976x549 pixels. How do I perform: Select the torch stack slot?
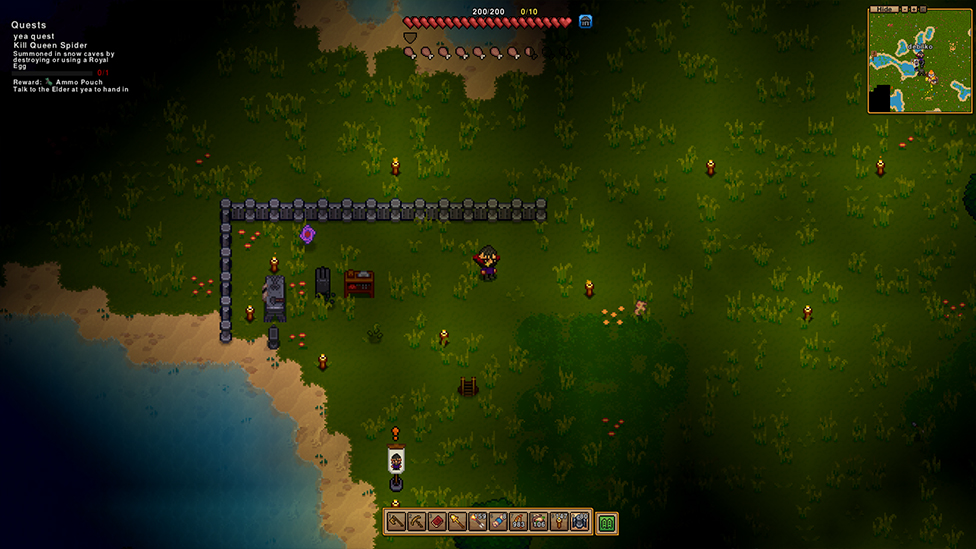559,522
